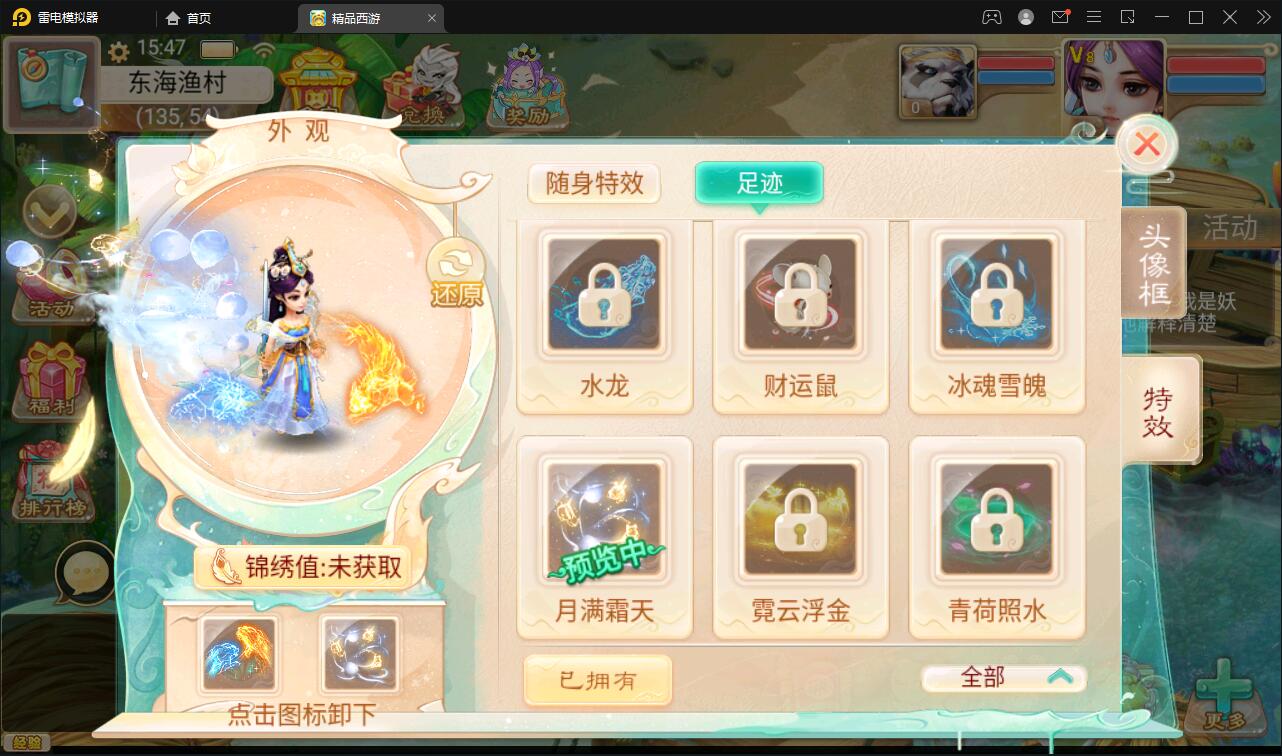Switch to the 随身特效 tab

[x=594, y=184]
